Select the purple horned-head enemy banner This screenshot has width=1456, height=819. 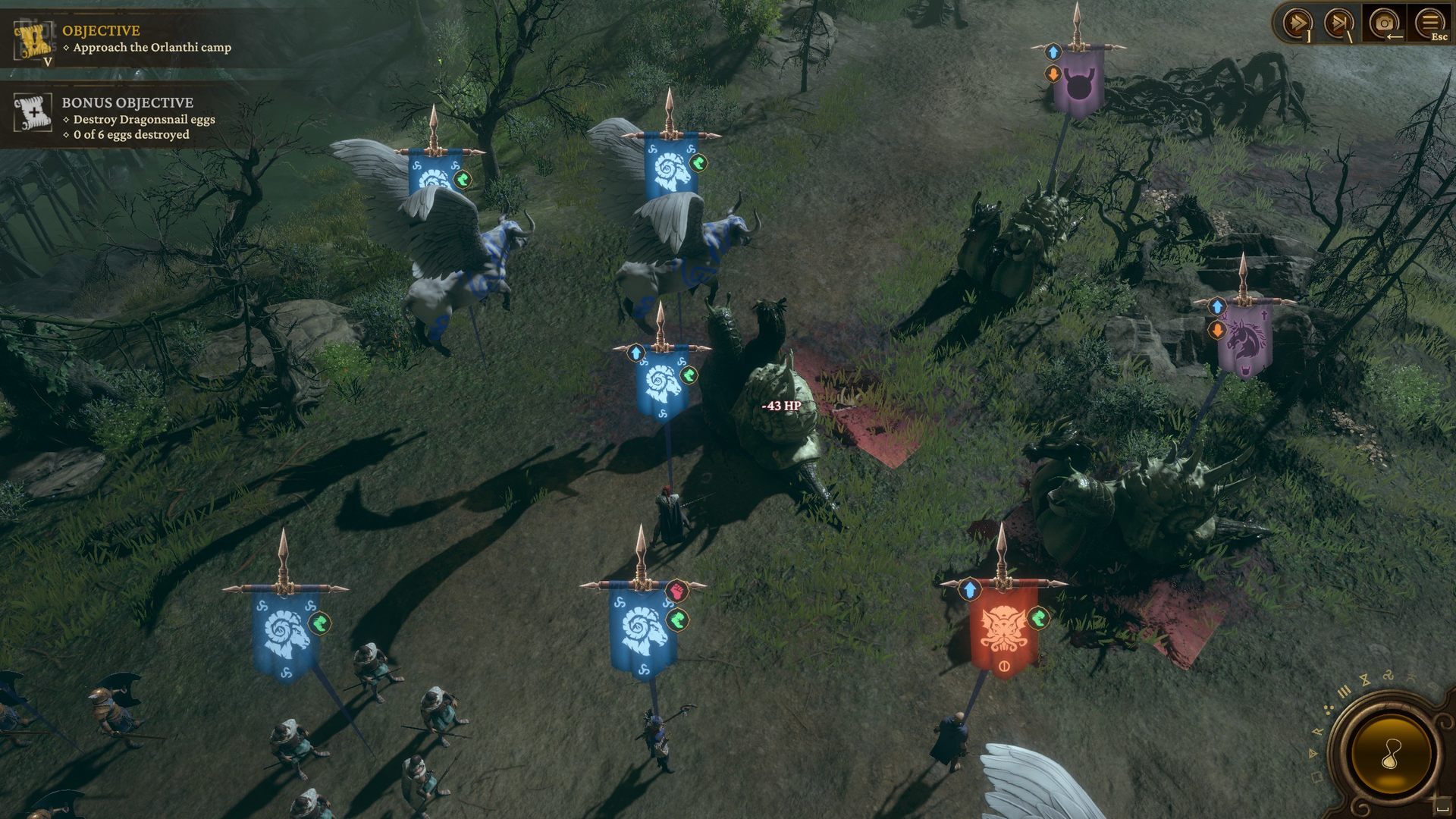click(1078, 82)
